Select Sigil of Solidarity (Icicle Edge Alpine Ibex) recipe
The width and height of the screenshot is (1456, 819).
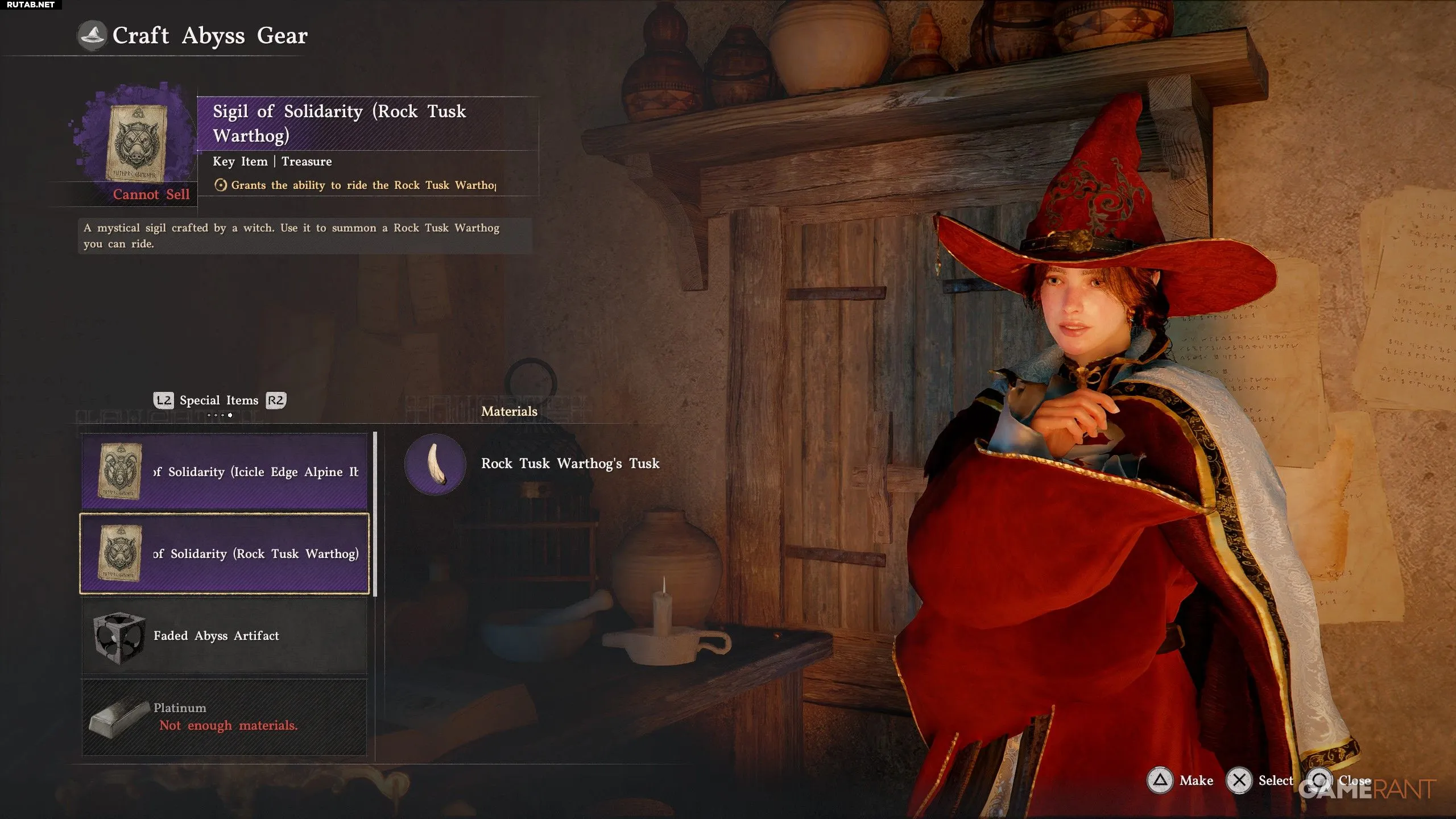pyautogui.click(x=225, y=471)
